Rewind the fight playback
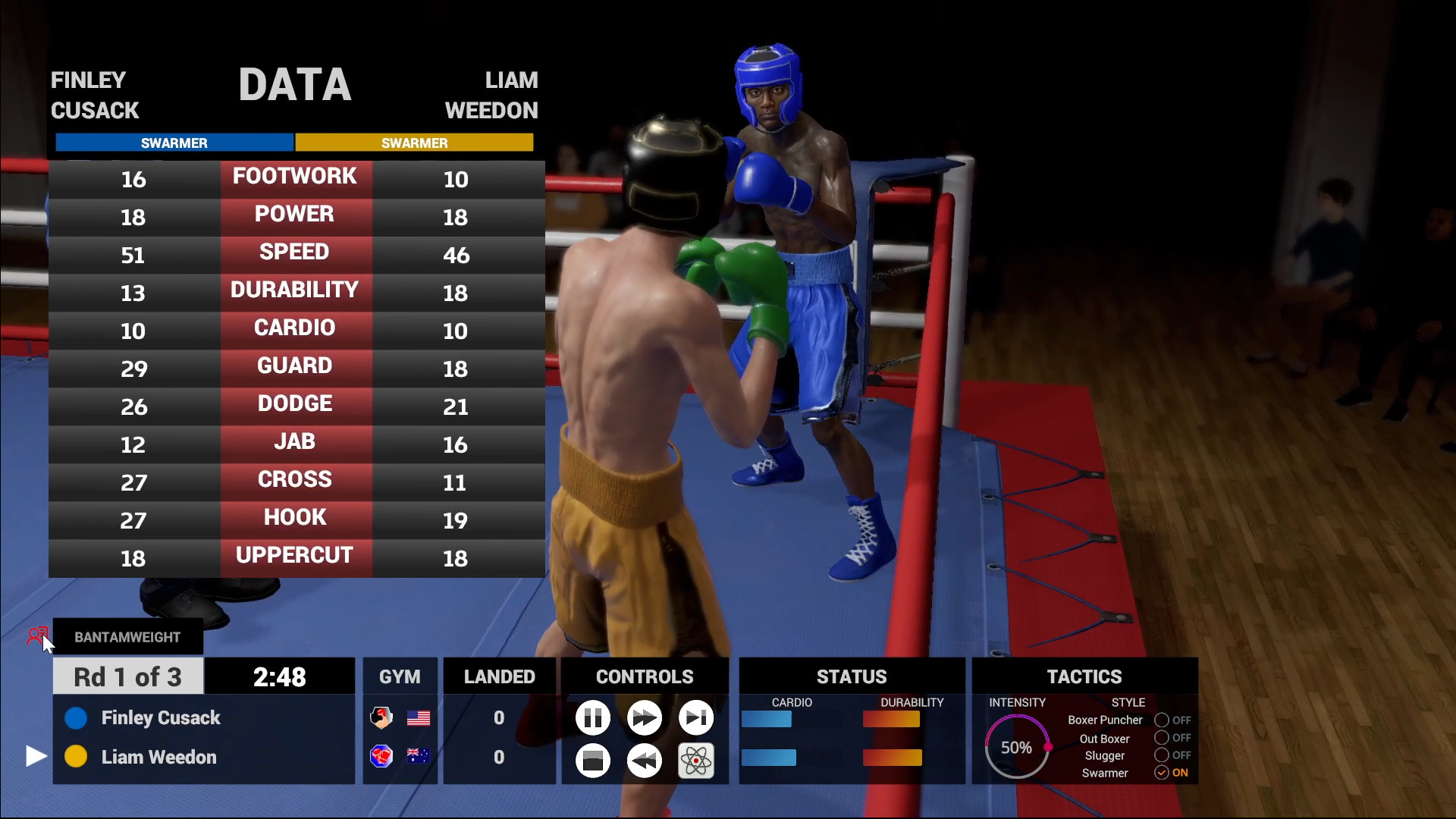1456x819 pixels. click(644, 761)
